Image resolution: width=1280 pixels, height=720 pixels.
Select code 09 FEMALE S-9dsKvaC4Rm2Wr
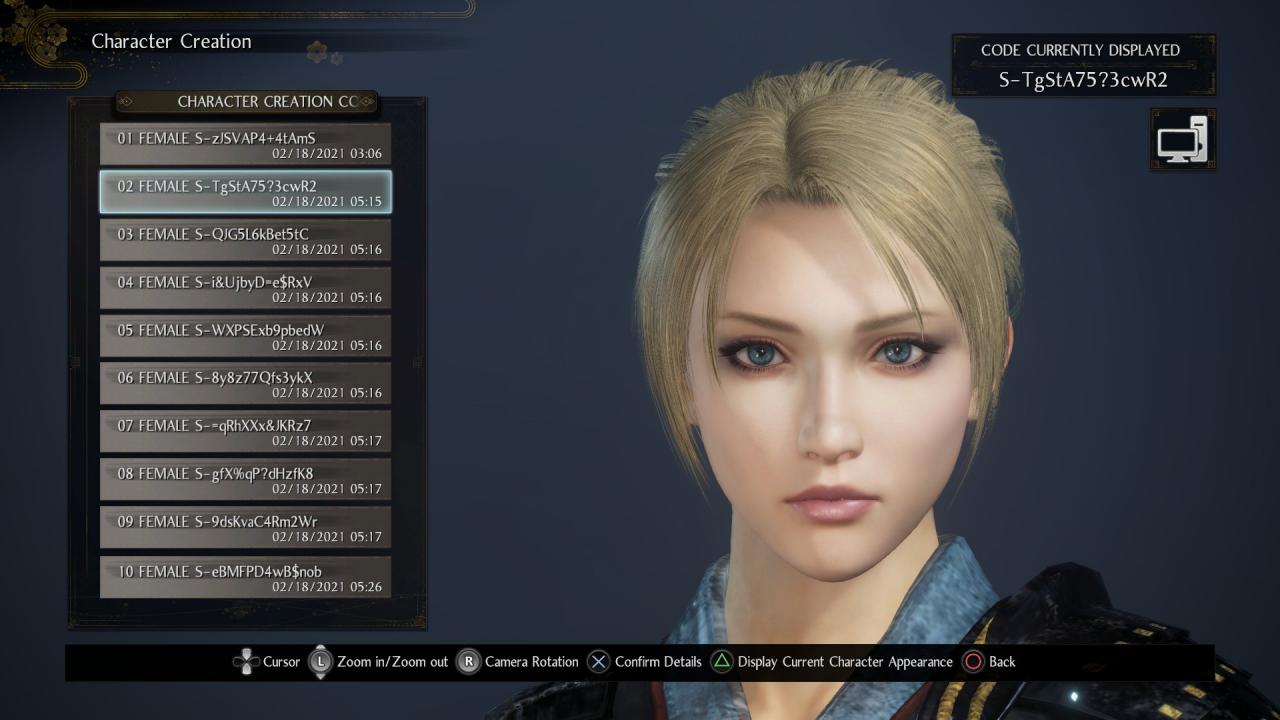pyautogui.click(x=245, y=529)
